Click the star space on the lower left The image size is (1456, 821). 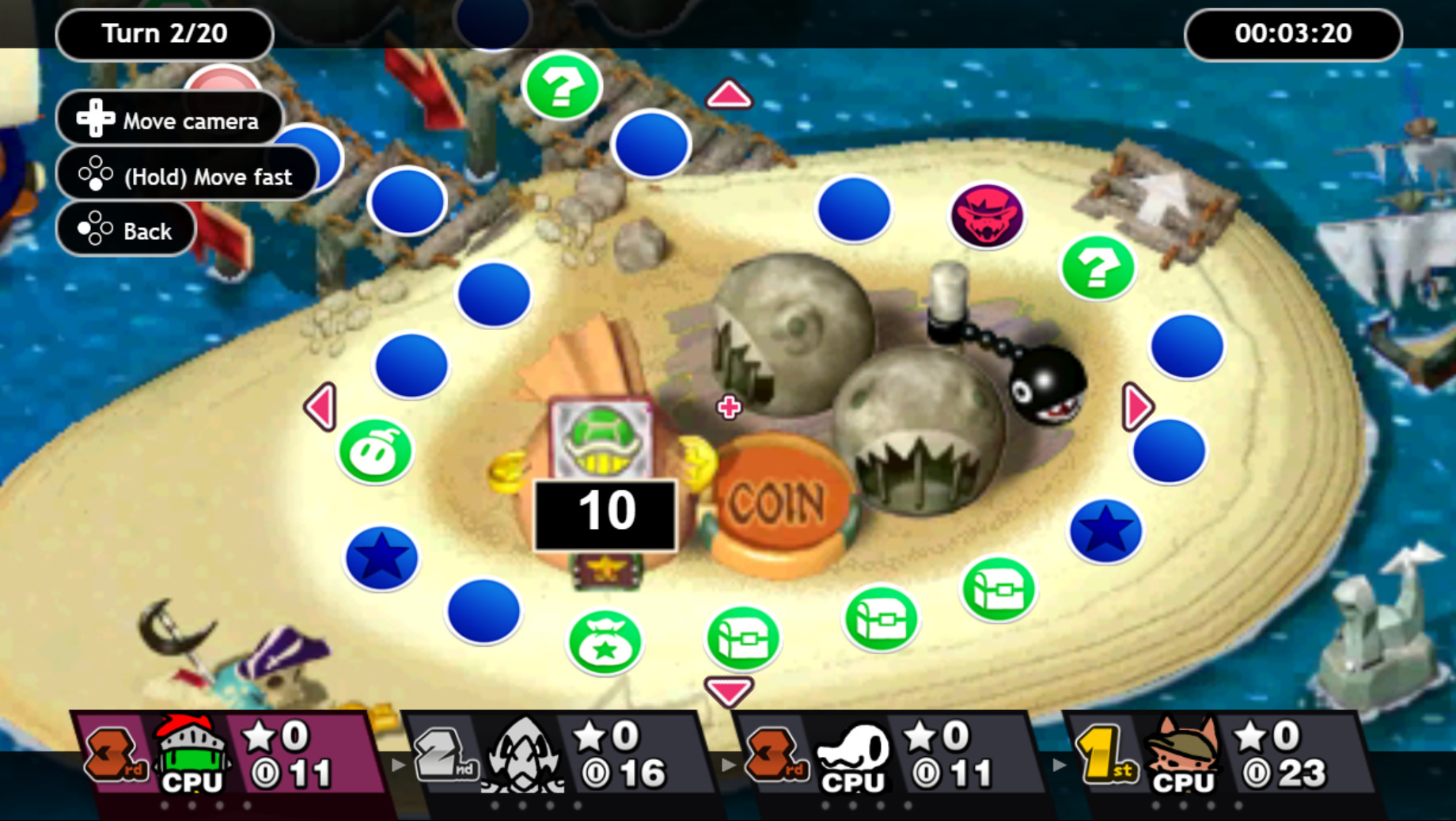pyautogui.click(x=382, y=557)
